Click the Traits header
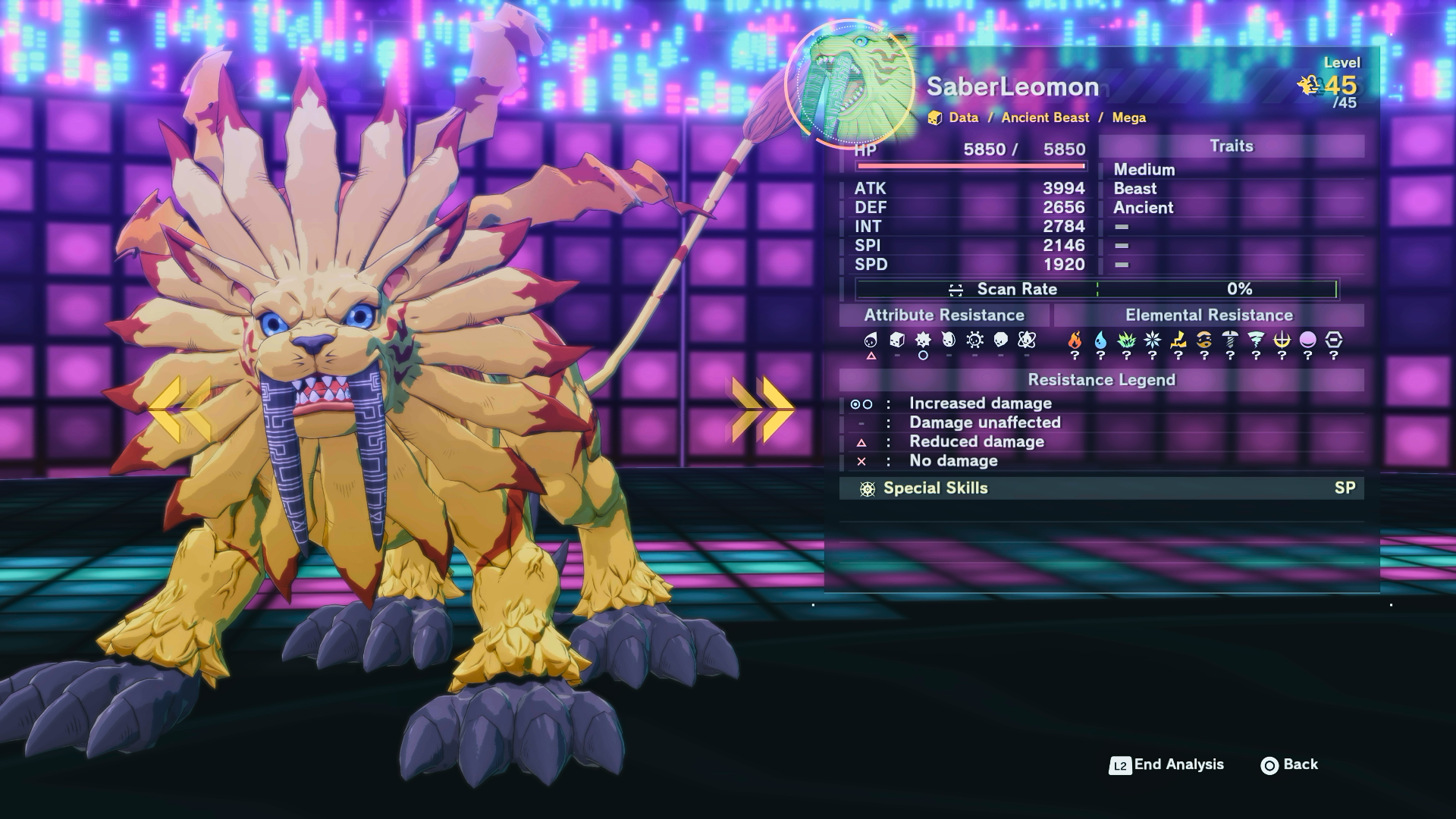1456x819 pixels. click(x=1231, y=146)
